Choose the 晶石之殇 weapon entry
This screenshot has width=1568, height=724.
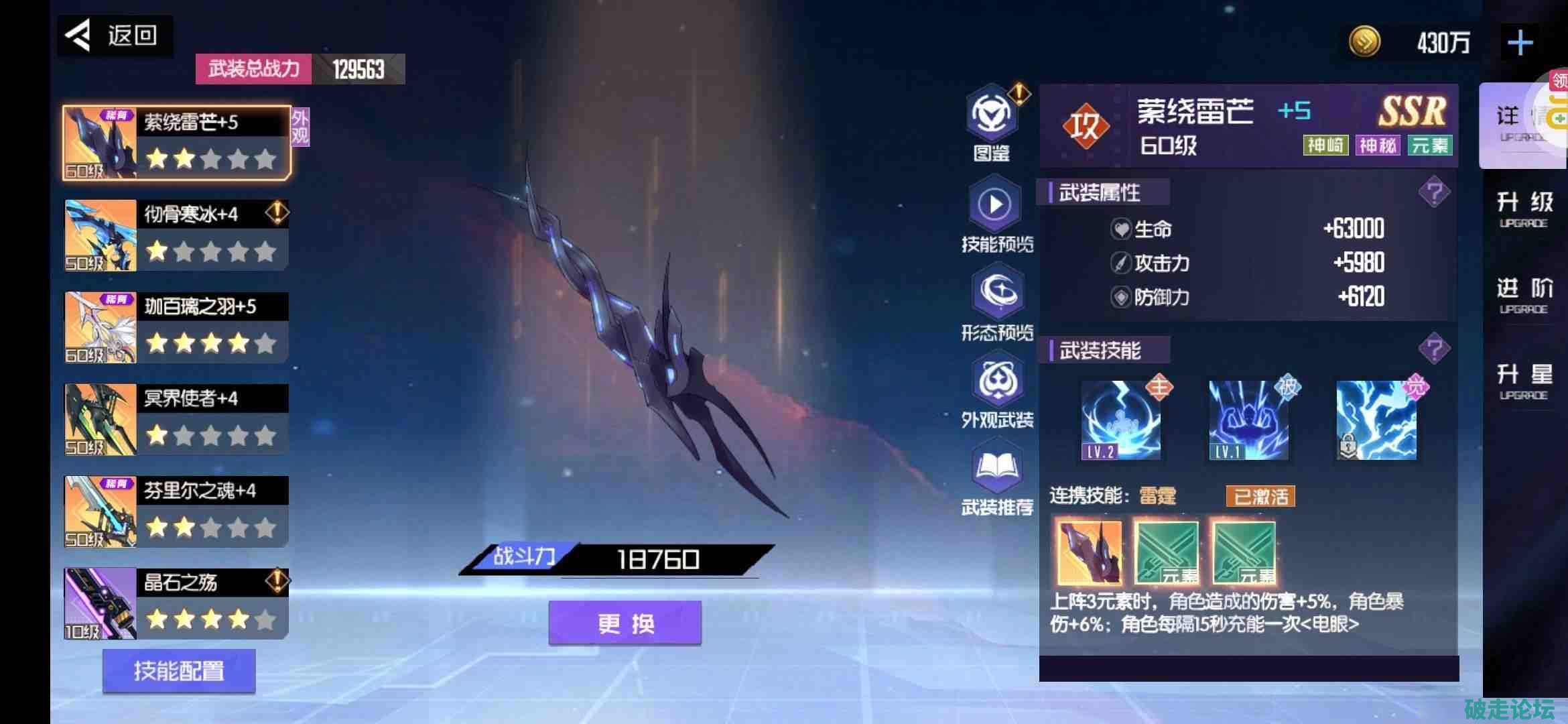click(x=177, y=603)
